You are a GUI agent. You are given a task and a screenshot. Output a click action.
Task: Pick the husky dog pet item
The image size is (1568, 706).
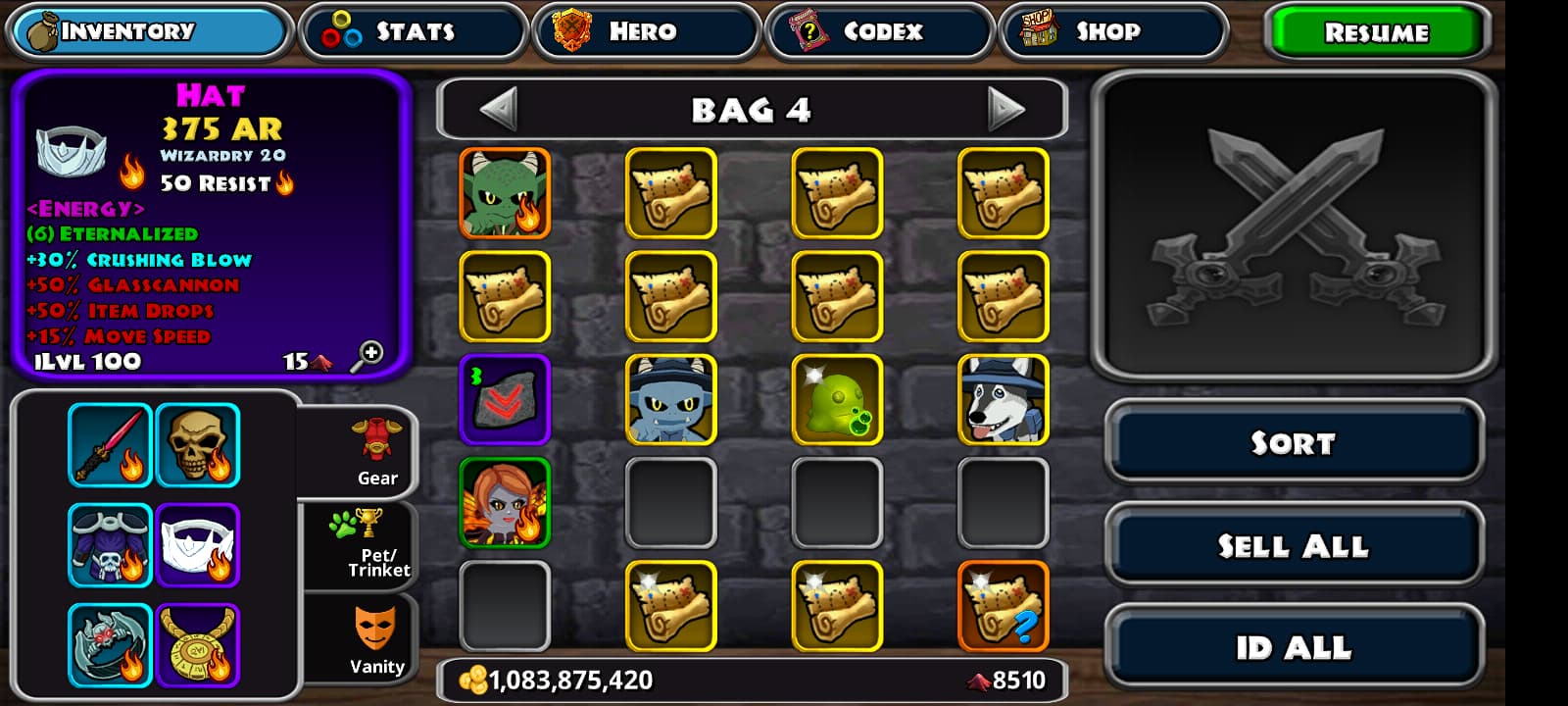(x=1003, y=399)
